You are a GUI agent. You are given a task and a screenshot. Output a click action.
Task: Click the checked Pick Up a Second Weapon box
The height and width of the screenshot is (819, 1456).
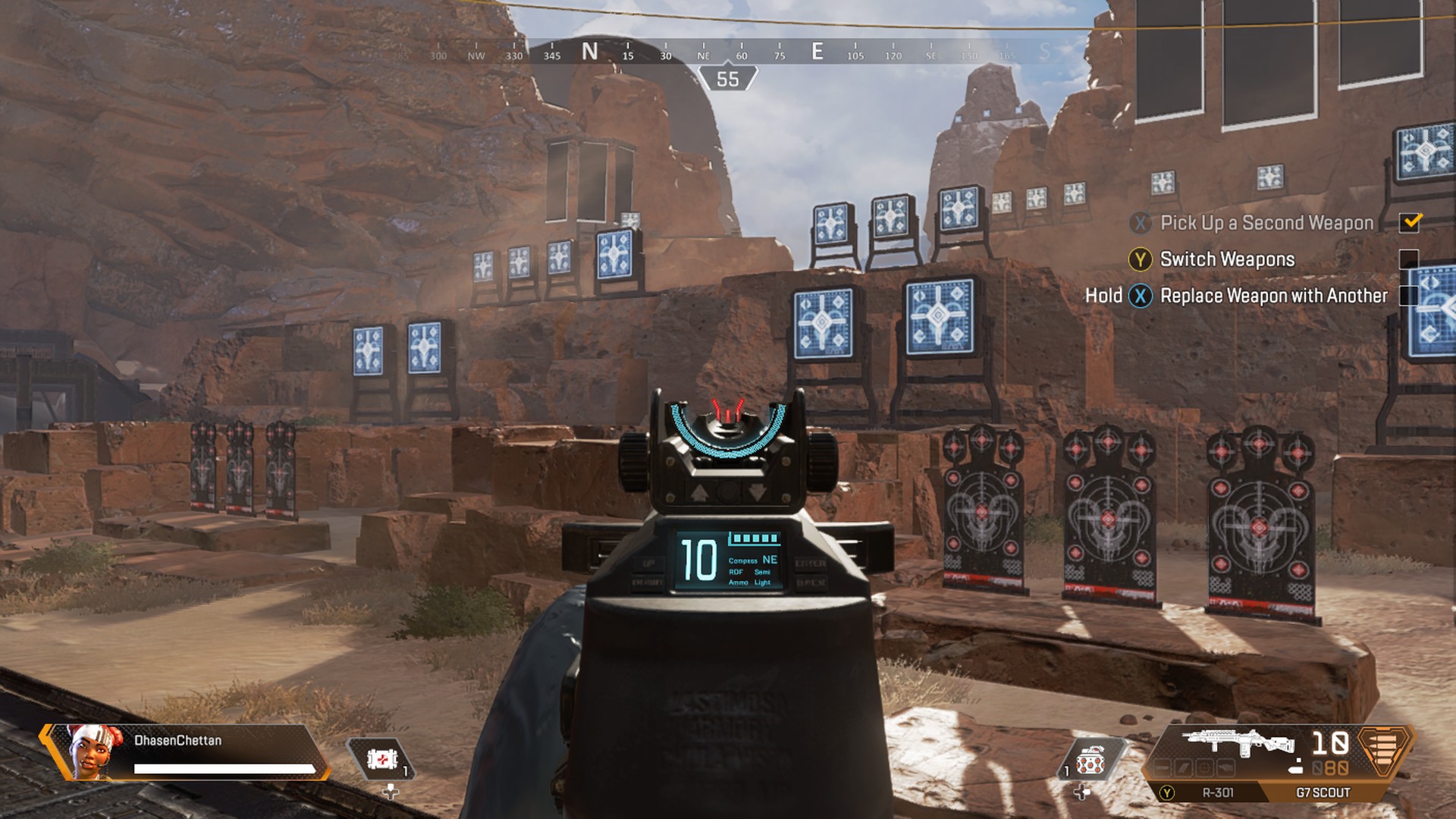pos(1410,222)
